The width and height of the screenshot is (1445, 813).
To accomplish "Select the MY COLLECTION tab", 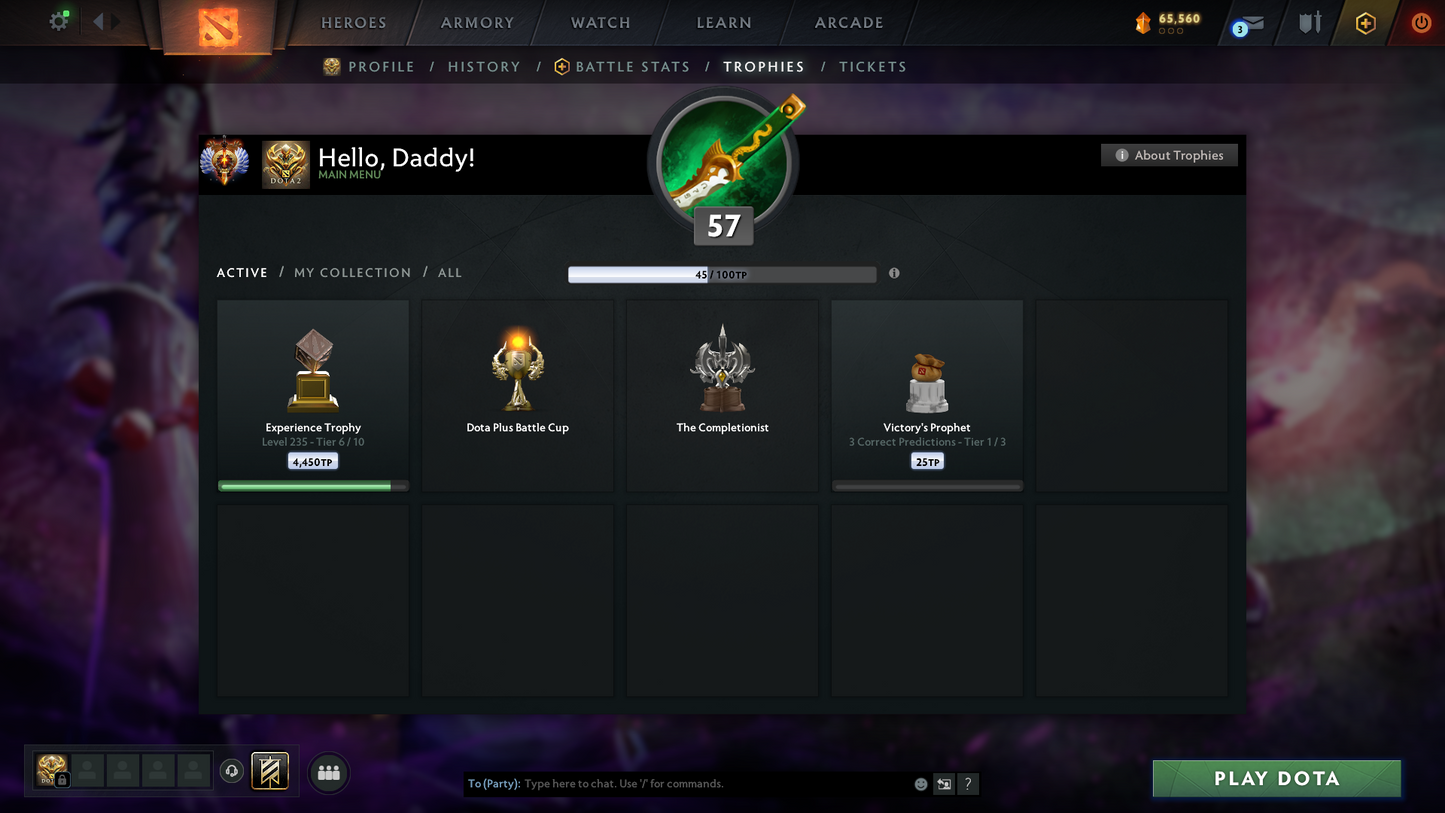I will (352, 272).
